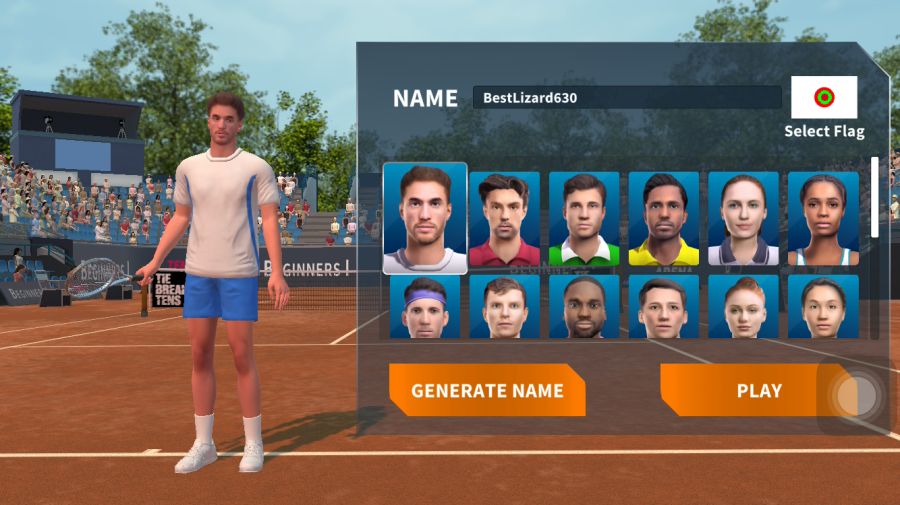Screen dimensions: 900x505
Task: Select the player portrait with red shirt
Action: tap(504, 219)
